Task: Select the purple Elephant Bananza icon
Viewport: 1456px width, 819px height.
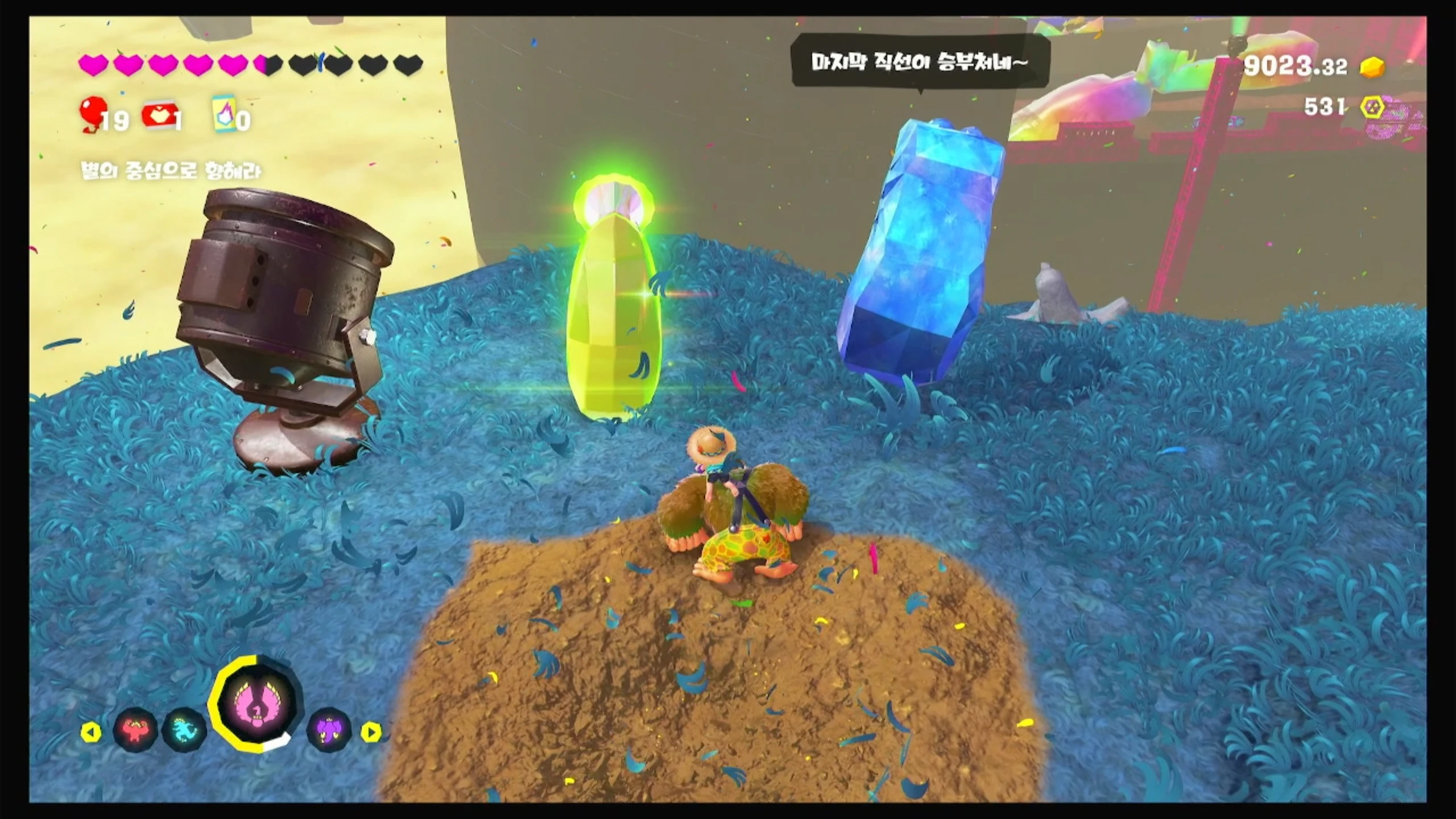Action: (x=329, y=729)
